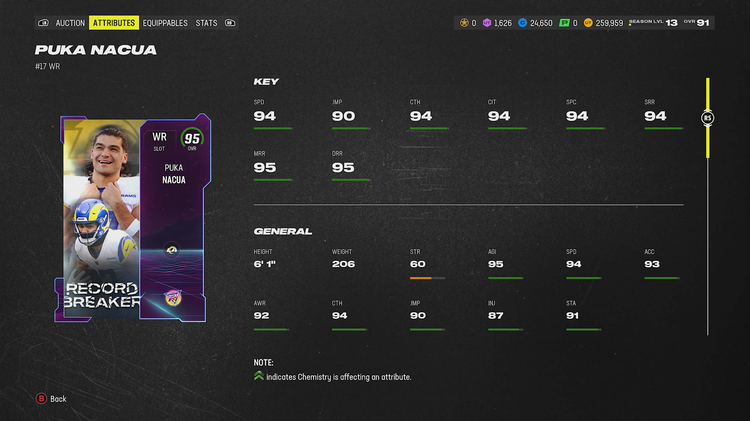The width and height of the screenshot is (750, 421).
Task: Switch to the Auction tab
Action: tap(70, 22)
